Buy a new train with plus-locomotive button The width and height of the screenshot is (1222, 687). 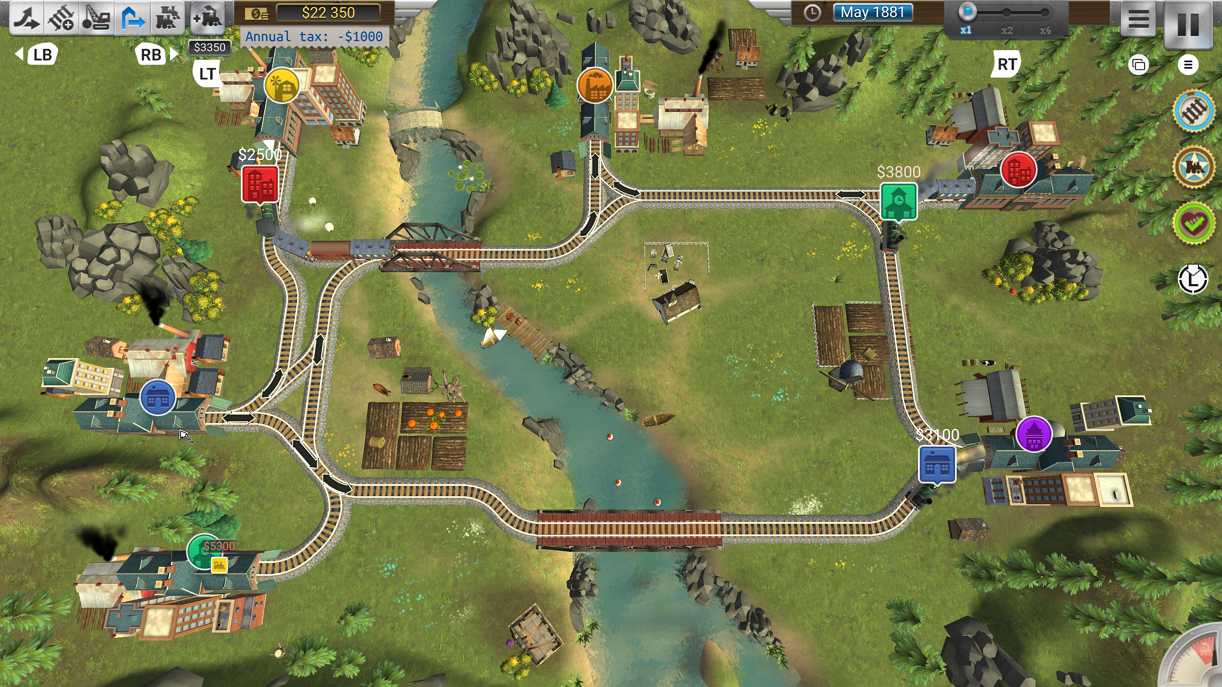pos(208,17)
